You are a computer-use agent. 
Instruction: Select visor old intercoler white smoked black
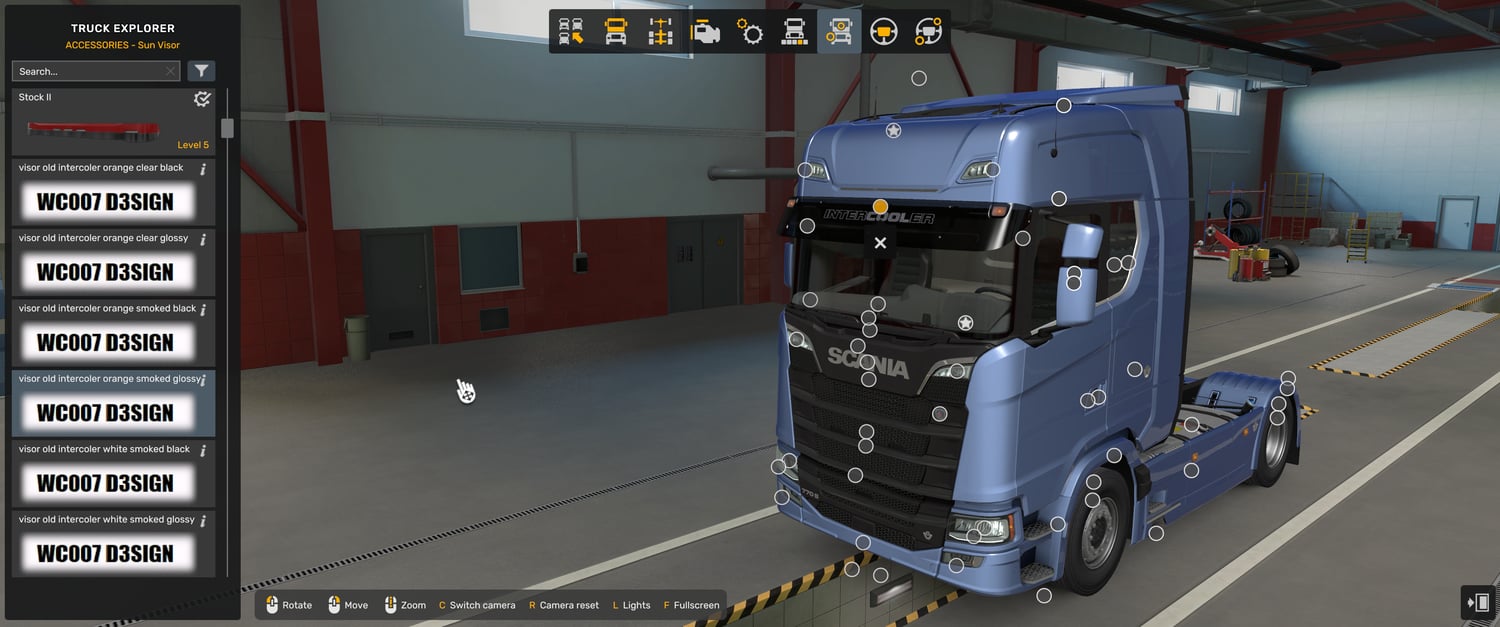(113, 473)
